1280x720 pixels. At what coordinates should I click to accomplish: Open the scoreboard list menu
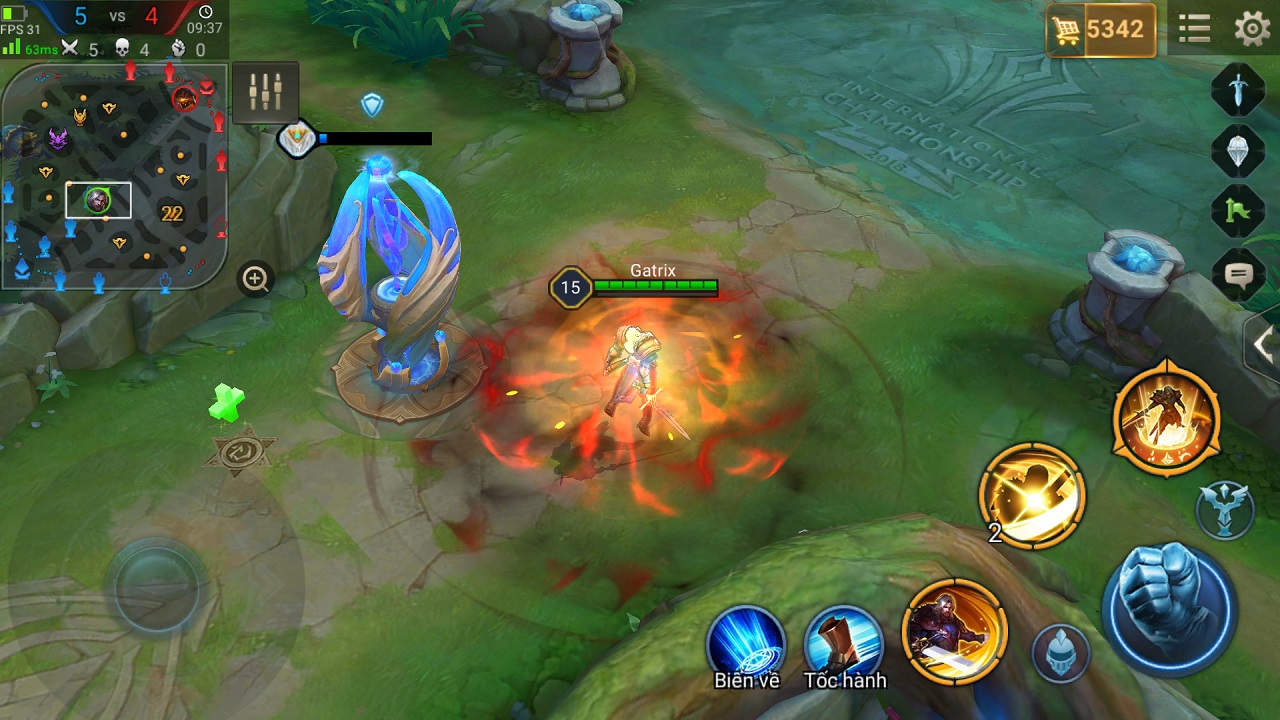pos(1194,29)
